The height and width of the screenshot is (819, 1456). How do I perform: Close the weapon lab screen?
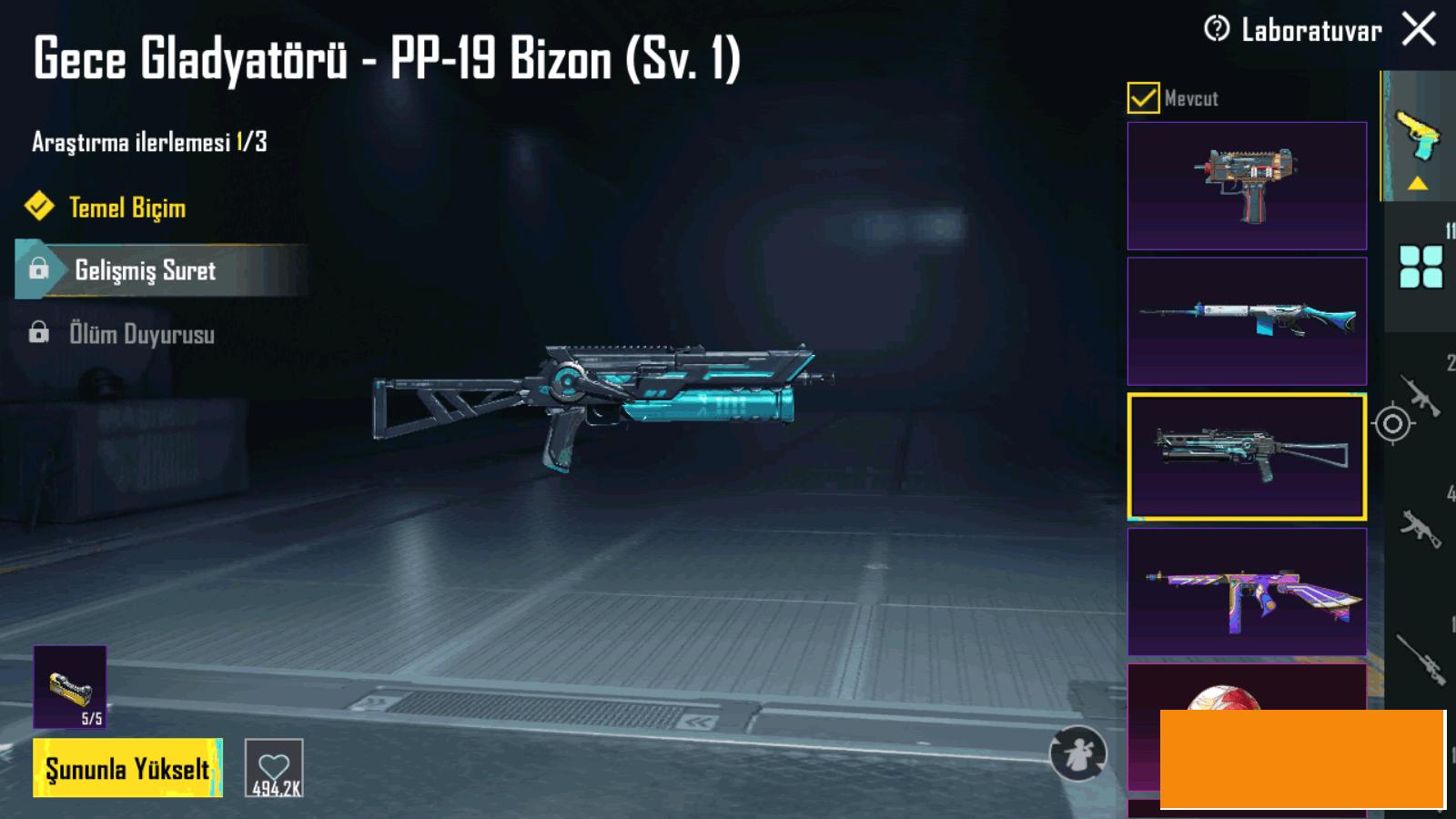coord(1419,29)
